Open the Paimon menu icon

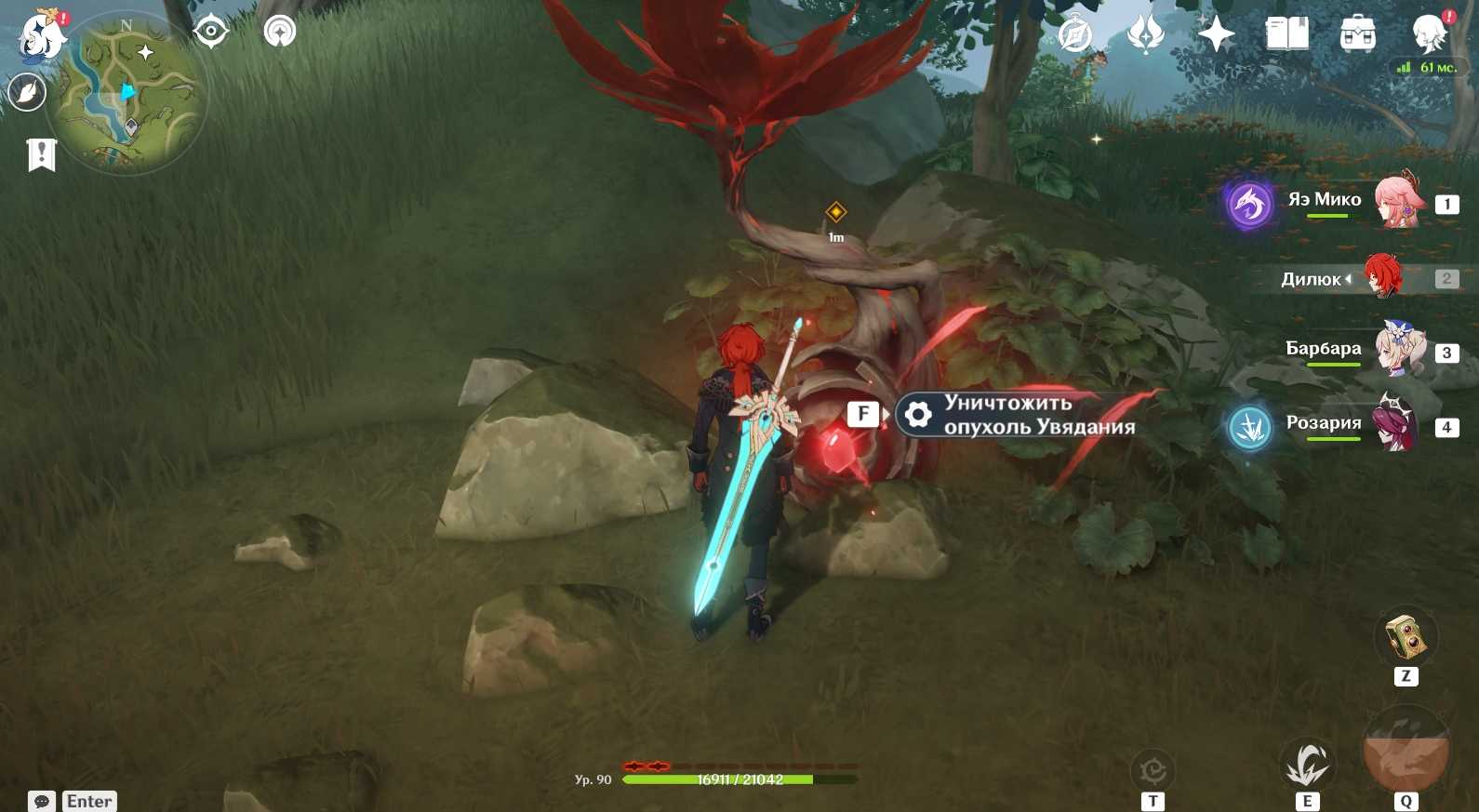[x=42, y=37]
